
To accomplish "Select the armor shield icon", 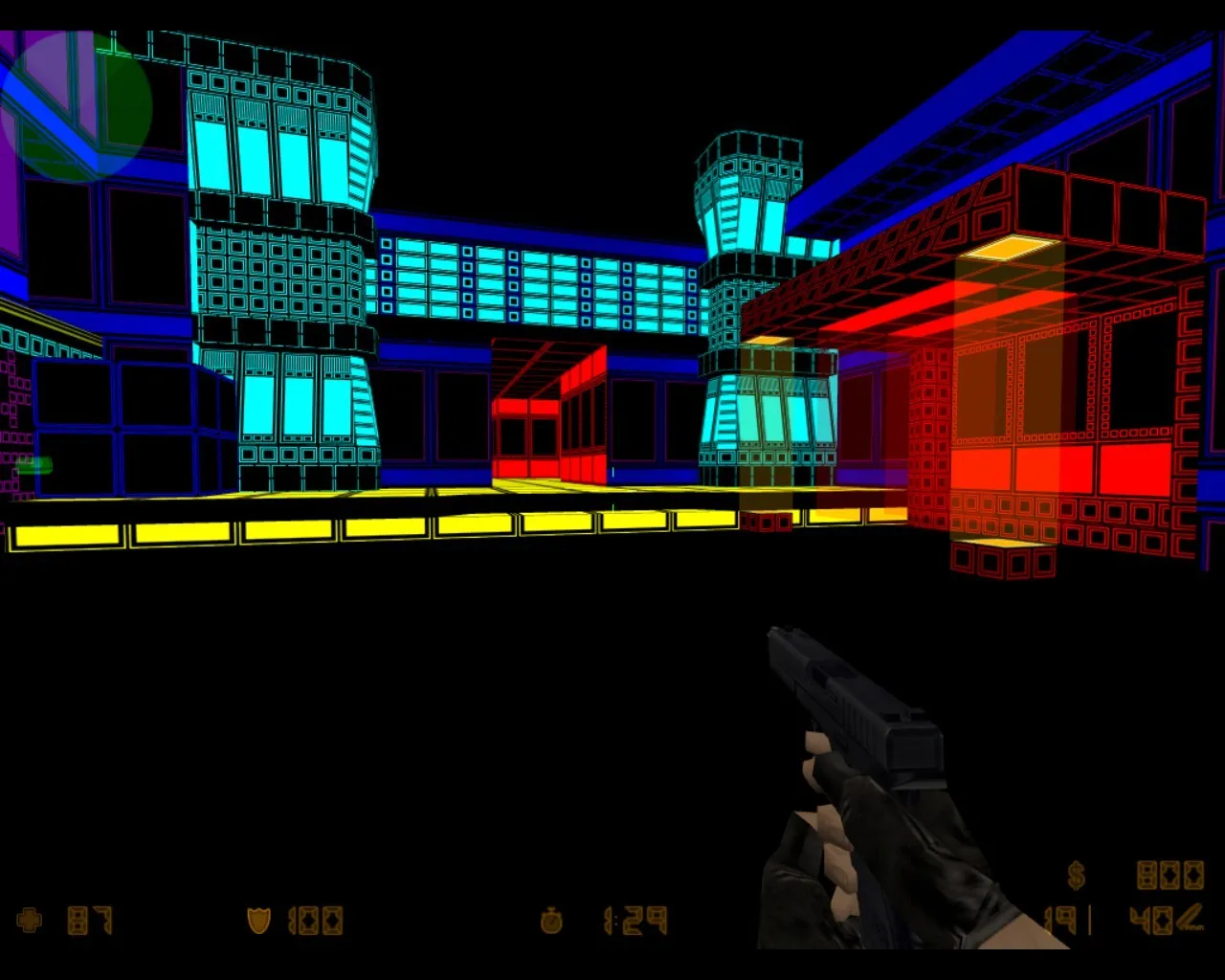I will [258, 919].
